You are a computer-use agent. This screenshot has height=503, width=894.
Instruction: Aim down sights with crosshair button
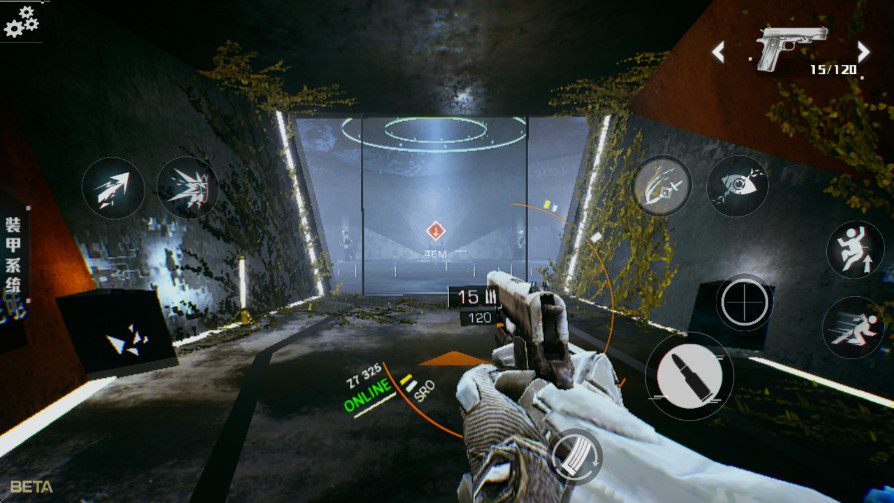pyautogui.click(x=744, y=300)
